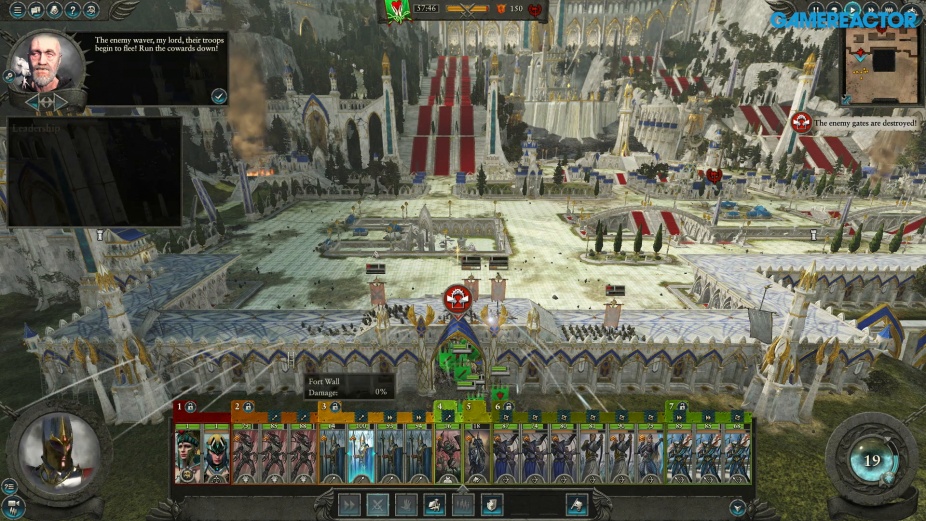Click the question mark help button
The image size is (926, 521).
[71, 10]
